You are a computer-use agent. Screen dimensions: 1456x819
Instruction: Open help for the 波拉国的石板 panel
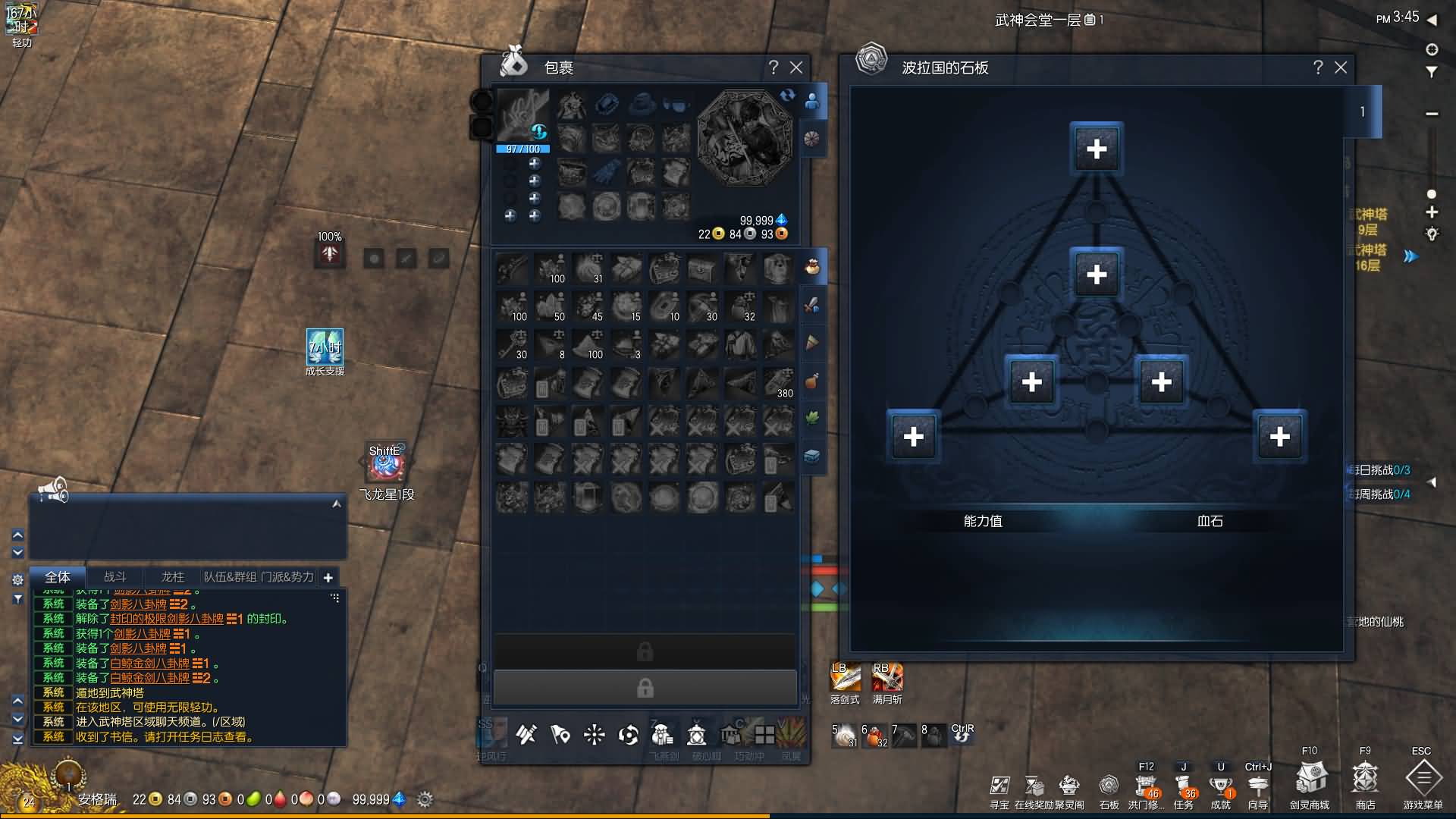click(1318, 67)
